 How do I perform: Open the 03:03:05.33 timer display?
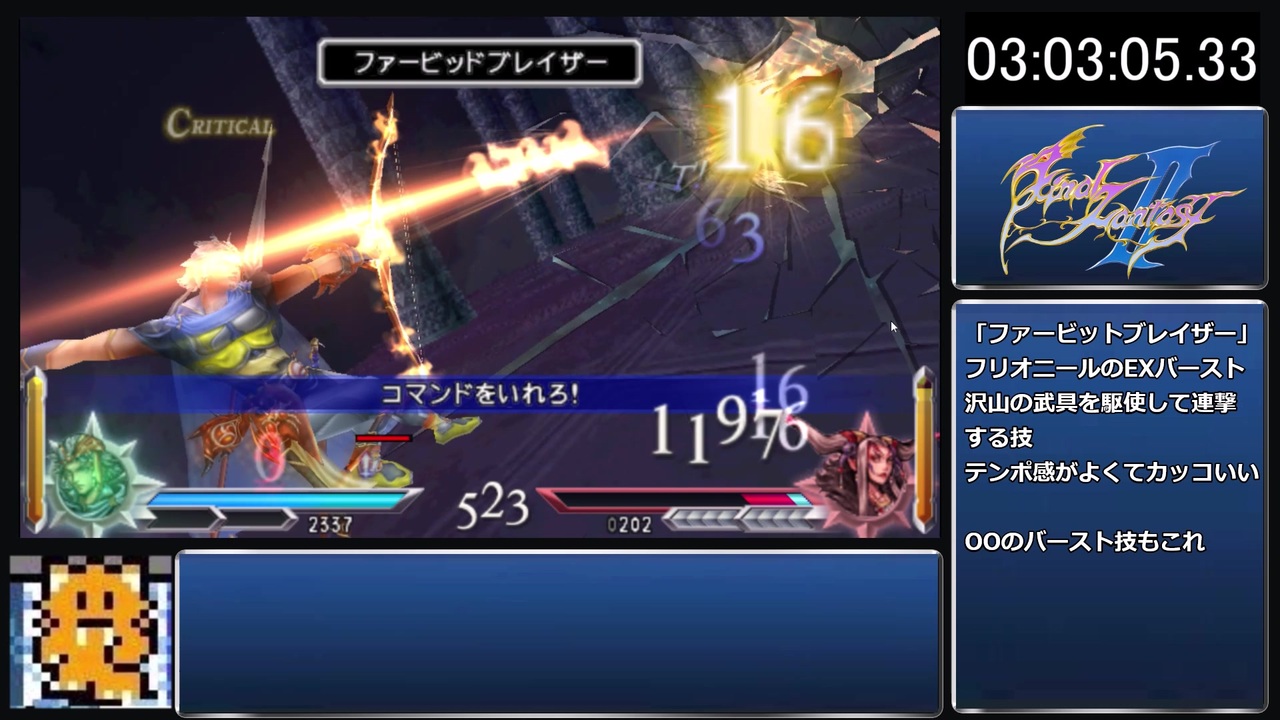pos(1110,60)
